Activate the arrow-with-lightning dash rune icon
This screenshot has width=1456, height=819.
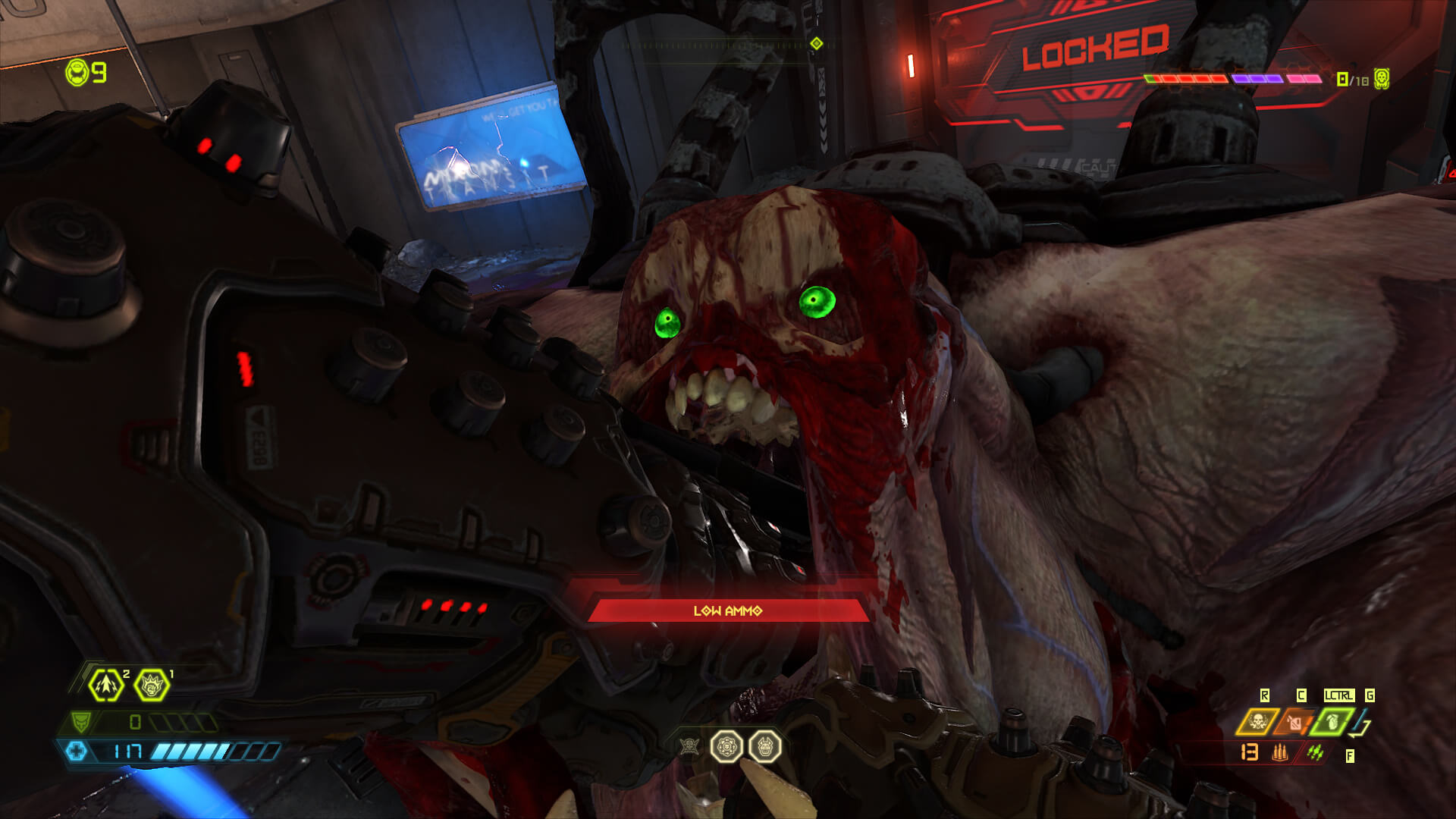(x=106, y=685)
